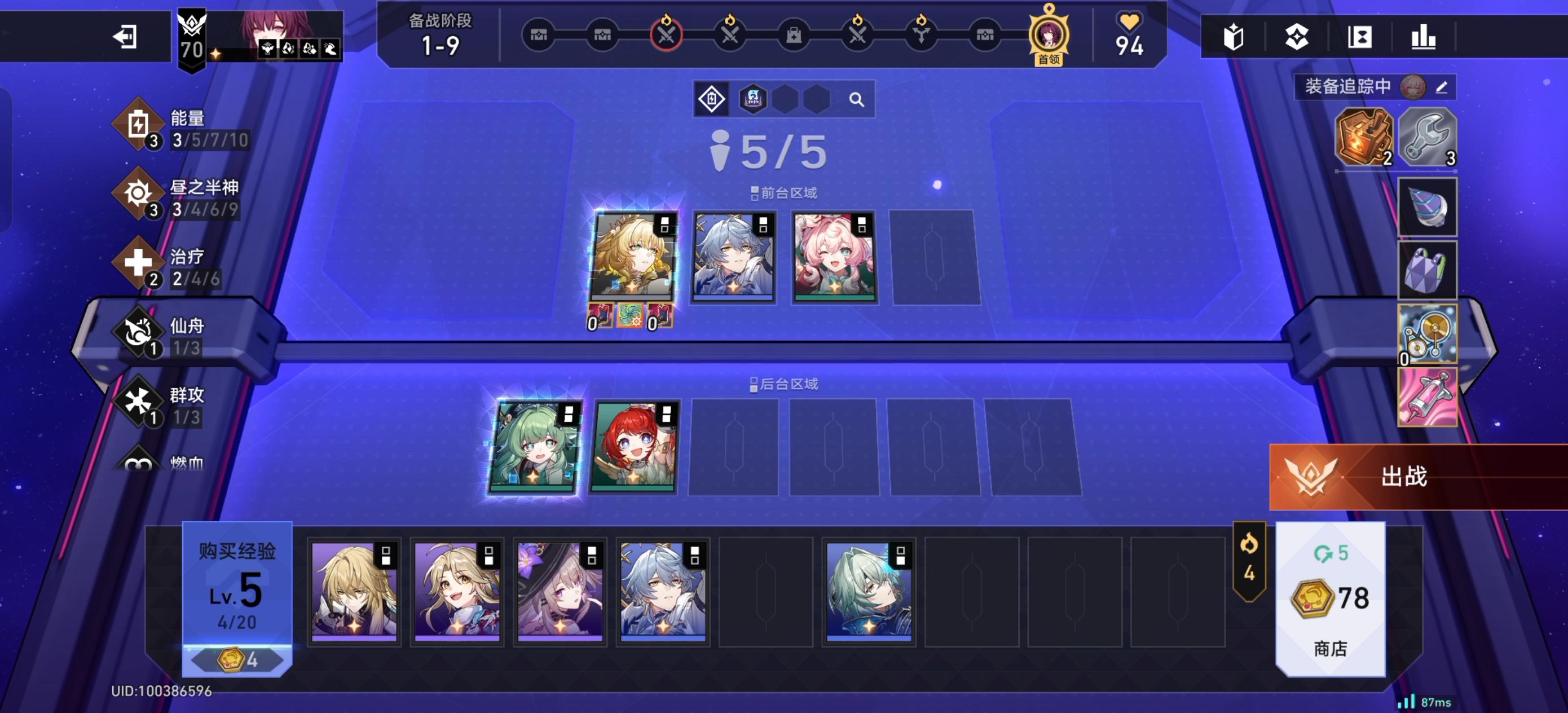The image size is (1568, 713).
Task: Select the highlighted gold gear item on the right
Action: tap(1427, 335)
